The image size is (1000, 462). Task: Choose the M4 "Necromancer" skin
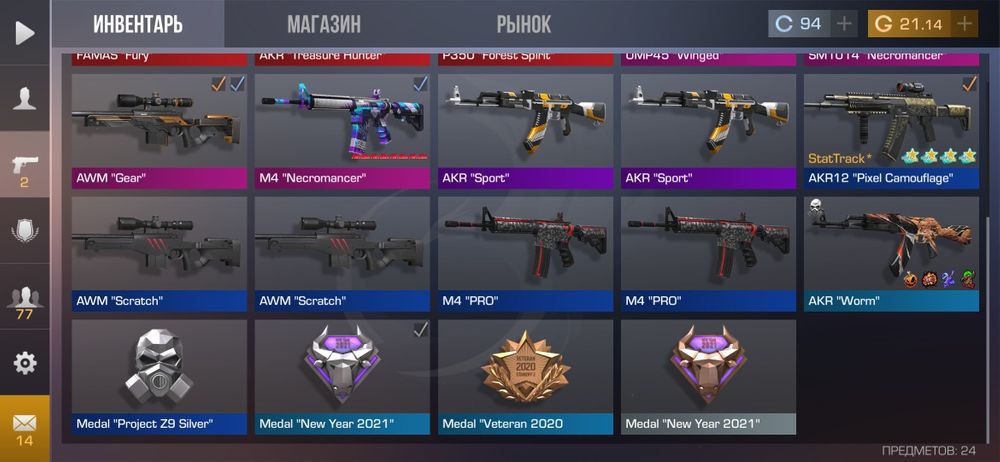[x=342, y=130]
